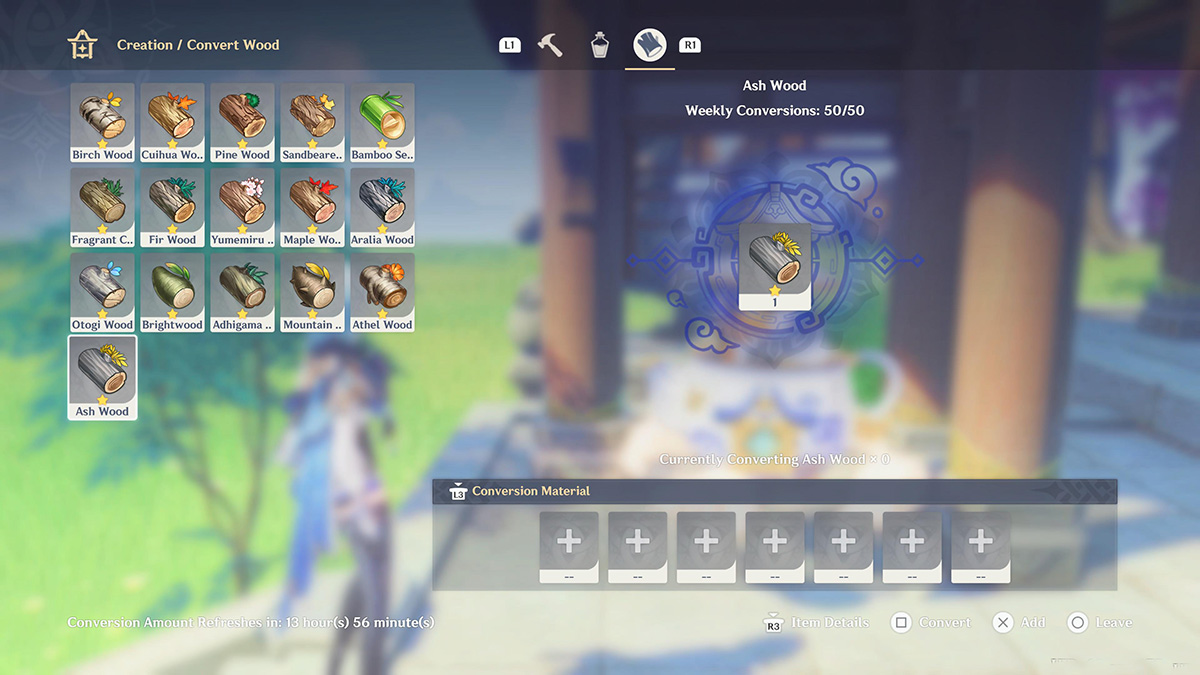Screen dimensions: 1200x675
Task: Click the Fir Wood item
Action: click(x=172, y=207)
